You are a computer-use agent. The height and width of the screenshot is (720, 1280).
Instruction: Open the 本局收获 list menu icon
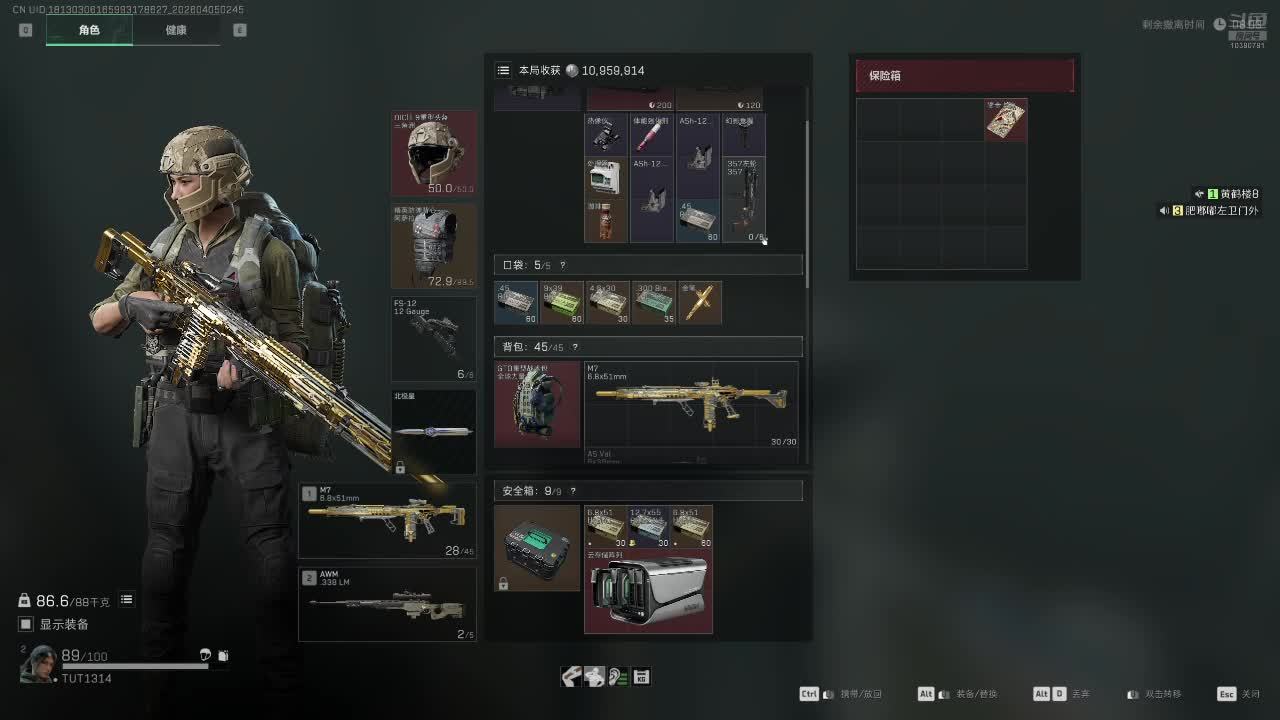click(503, 70)
